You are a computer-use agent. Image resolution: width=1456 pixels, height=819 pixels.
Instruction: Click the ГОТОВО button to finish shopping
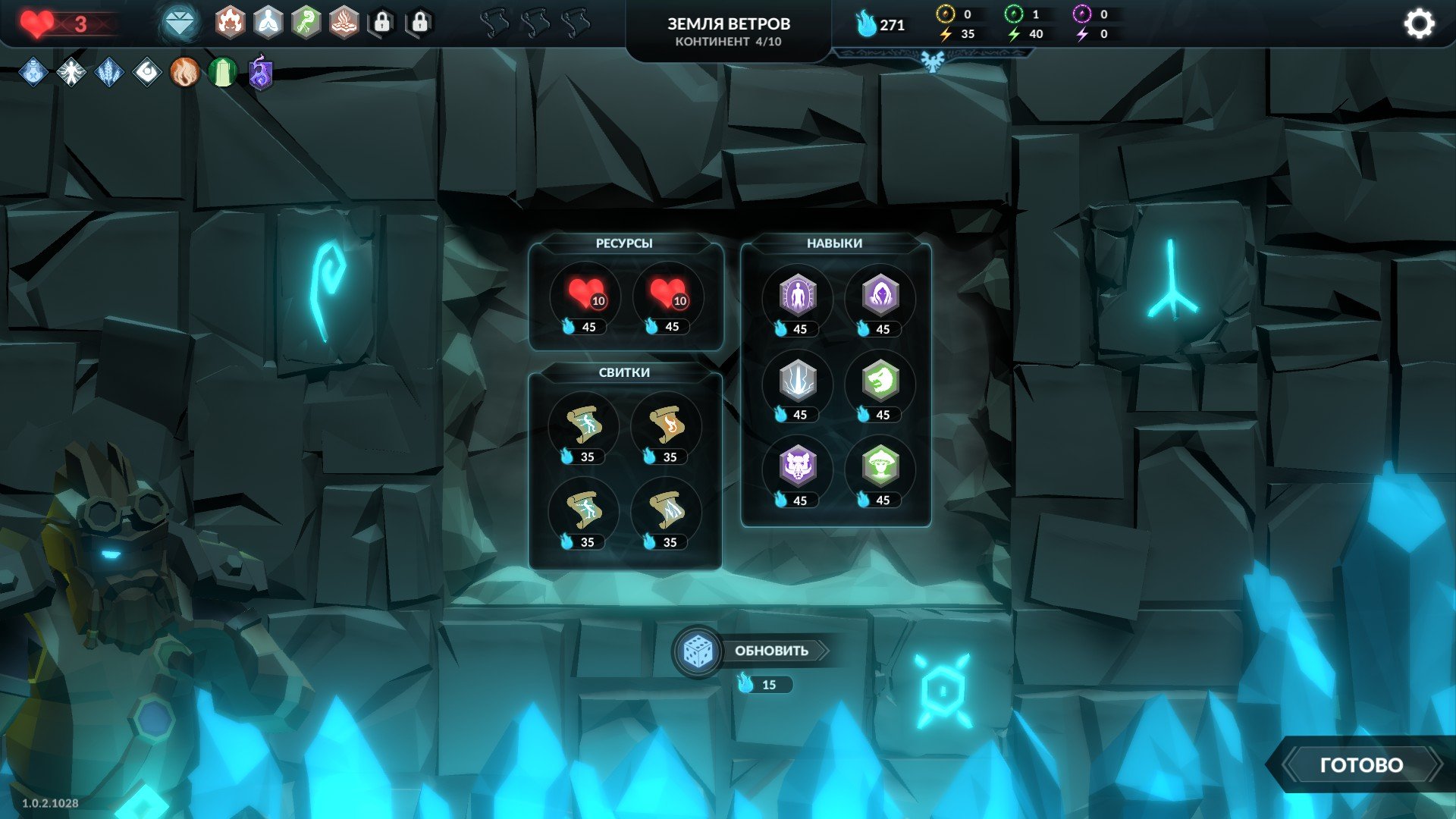1361,764
